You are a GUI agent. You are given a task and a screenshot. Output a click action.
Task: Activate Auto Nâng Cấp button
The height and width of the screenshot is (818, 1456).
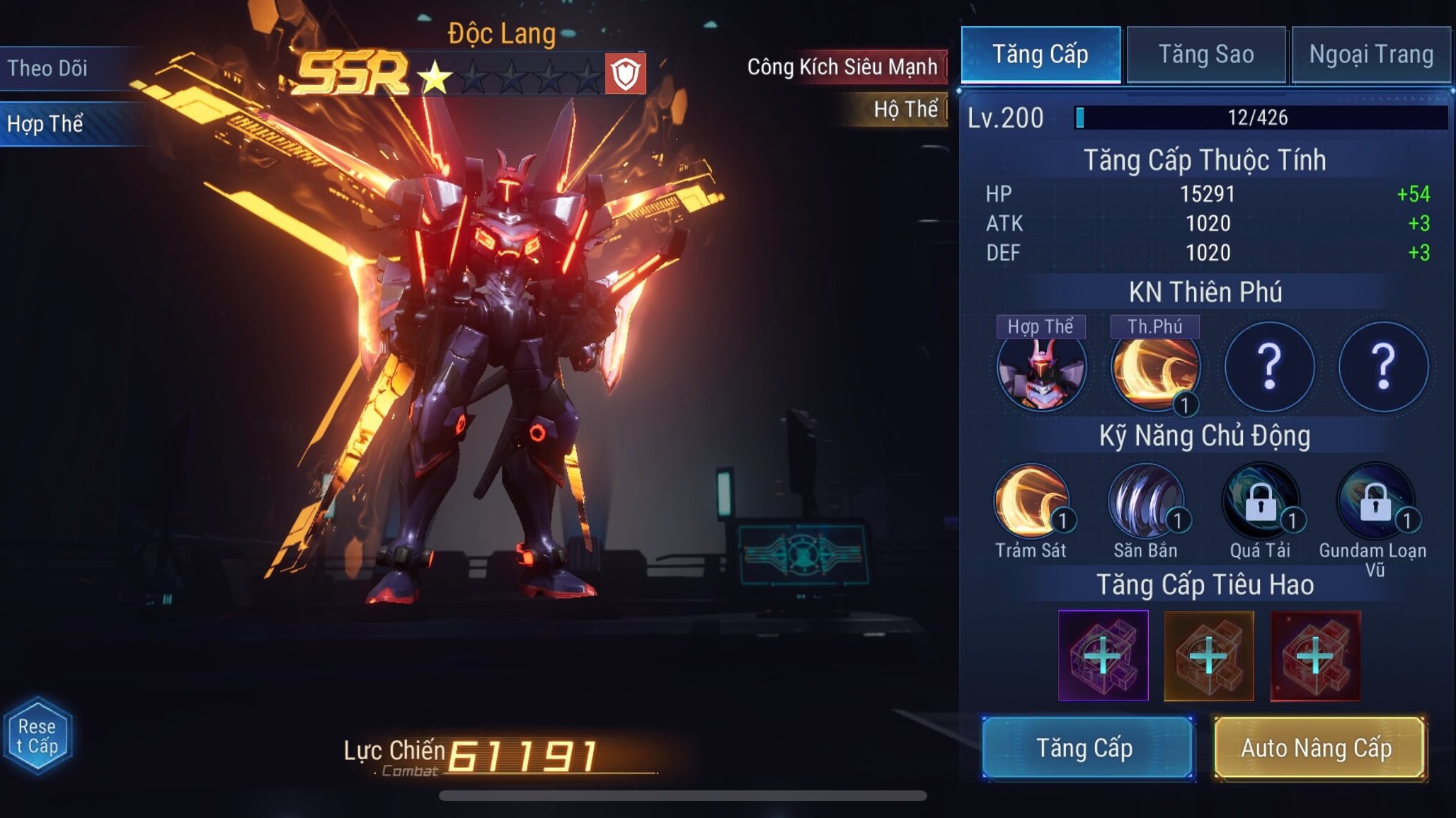(1318, 748)
